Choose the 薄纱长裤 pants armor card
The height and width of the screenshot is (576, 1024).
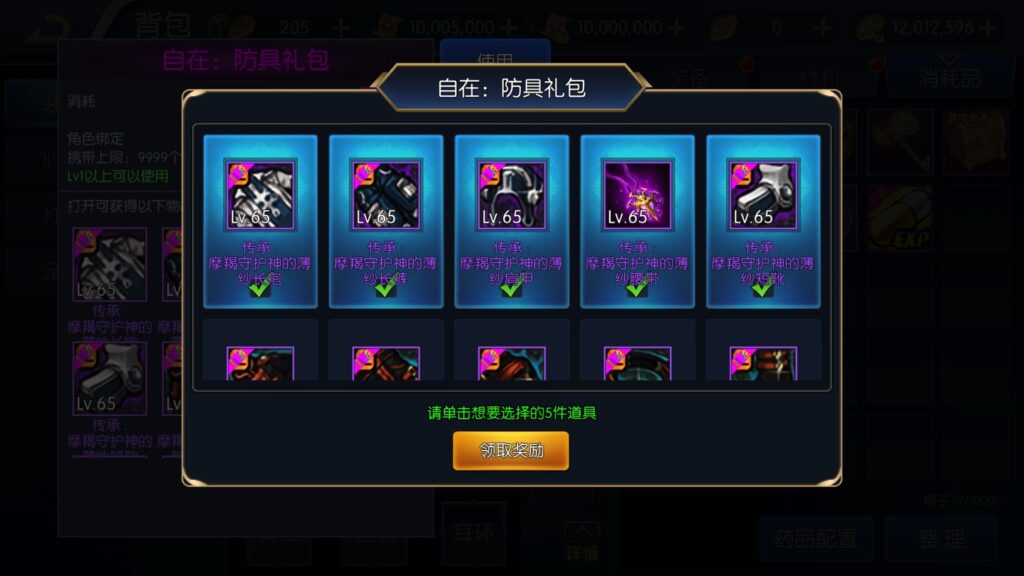pyautogui.click(x=386, y=220)
